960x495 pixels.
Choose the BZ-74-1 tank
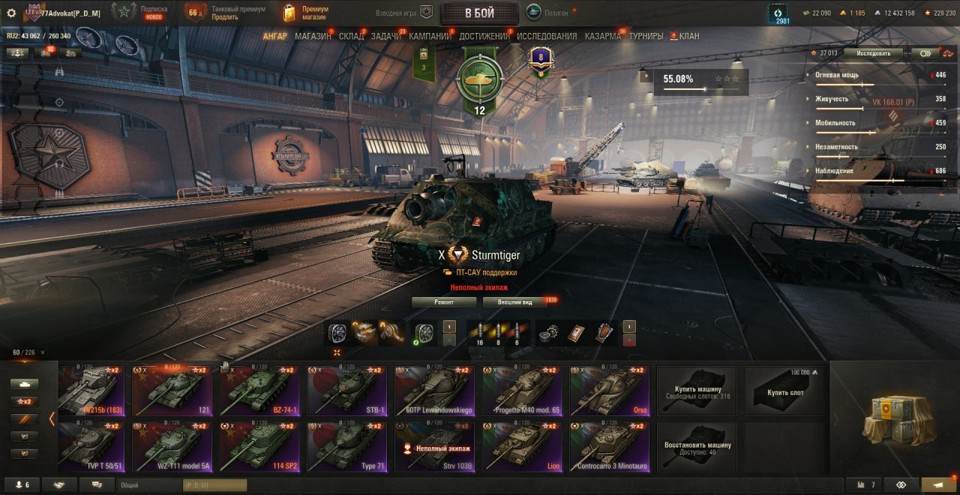258,389
